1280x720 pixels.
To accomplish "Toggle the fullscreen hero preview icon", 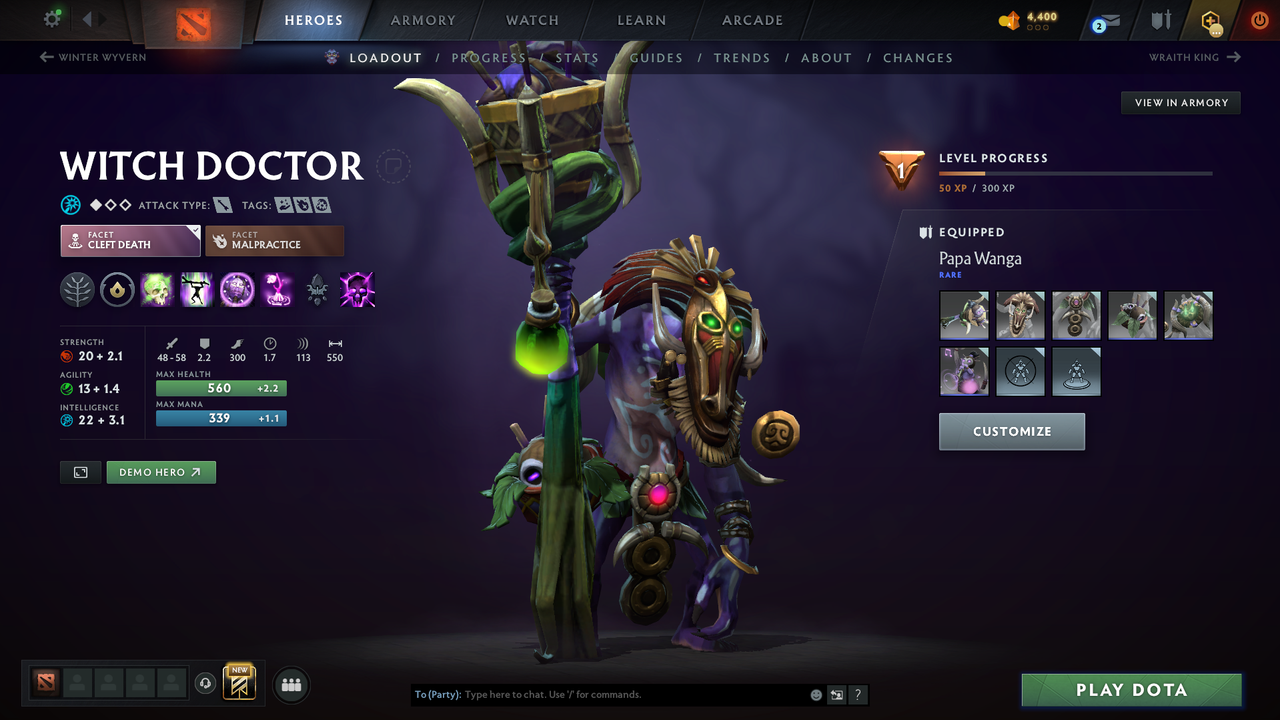I will pos(80,472).
